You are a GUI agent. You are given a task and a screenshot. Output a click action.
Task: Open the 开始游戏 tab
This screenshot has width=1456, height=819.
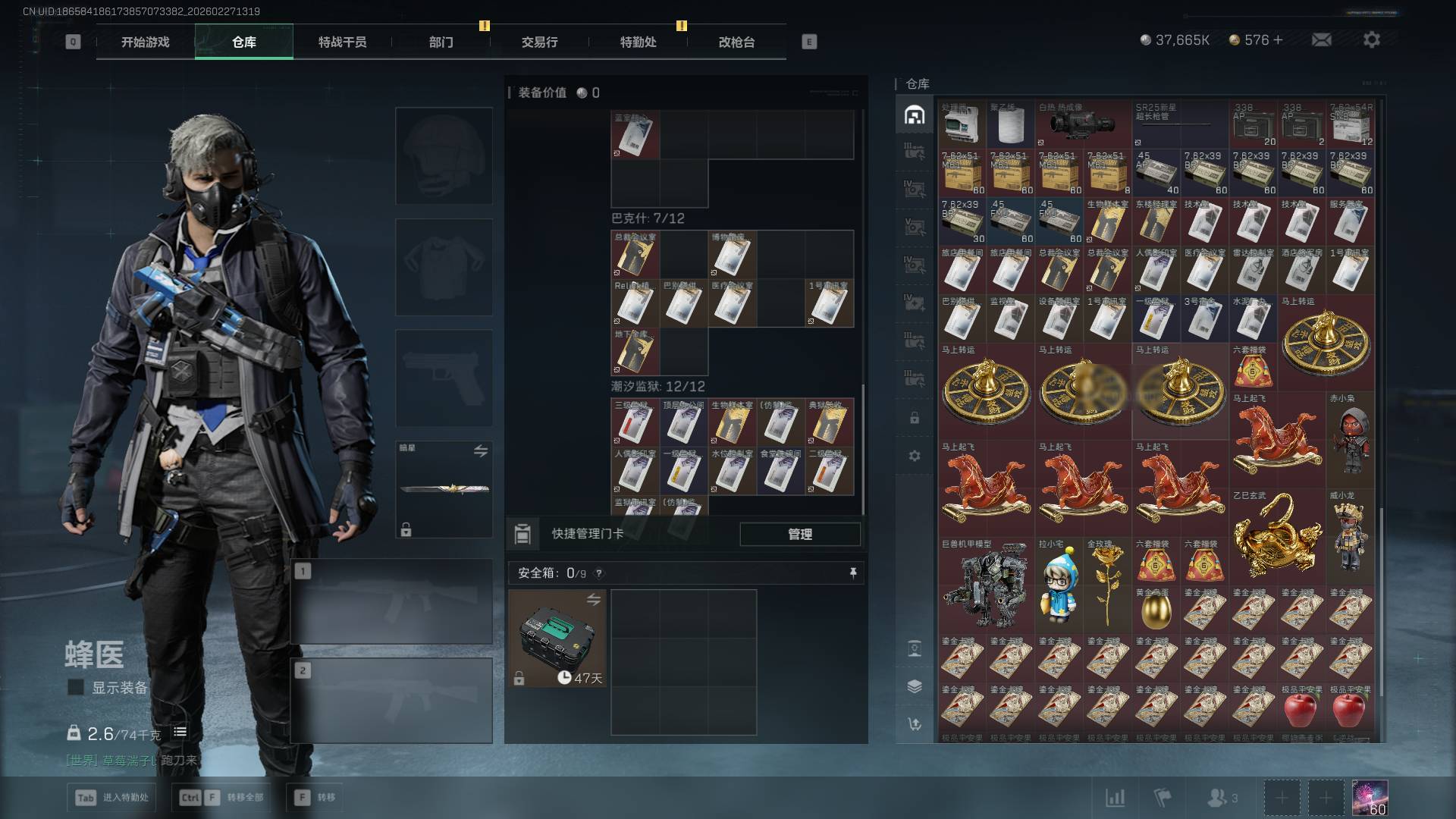pyautogui.click(x=145, y=42)
